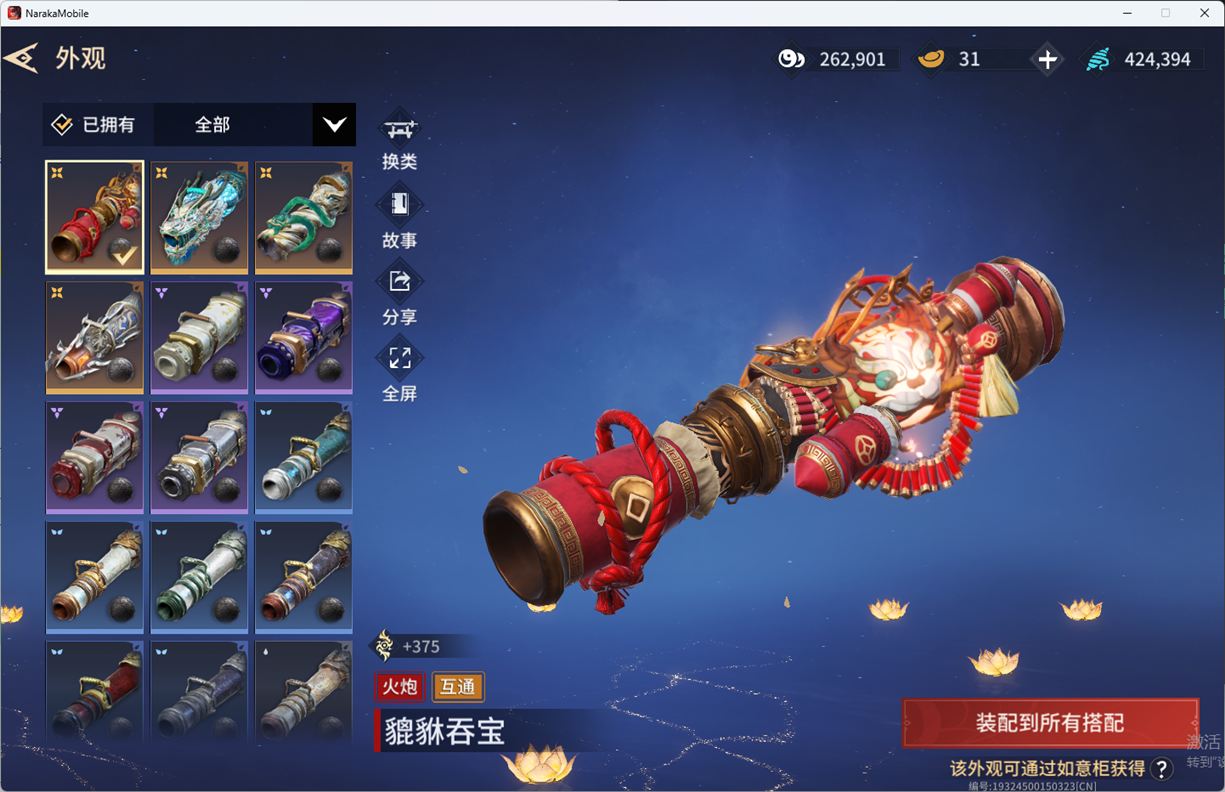Go back using the arrow beside 外观
The image size is (1225, 792).
[x=21, y=58]
